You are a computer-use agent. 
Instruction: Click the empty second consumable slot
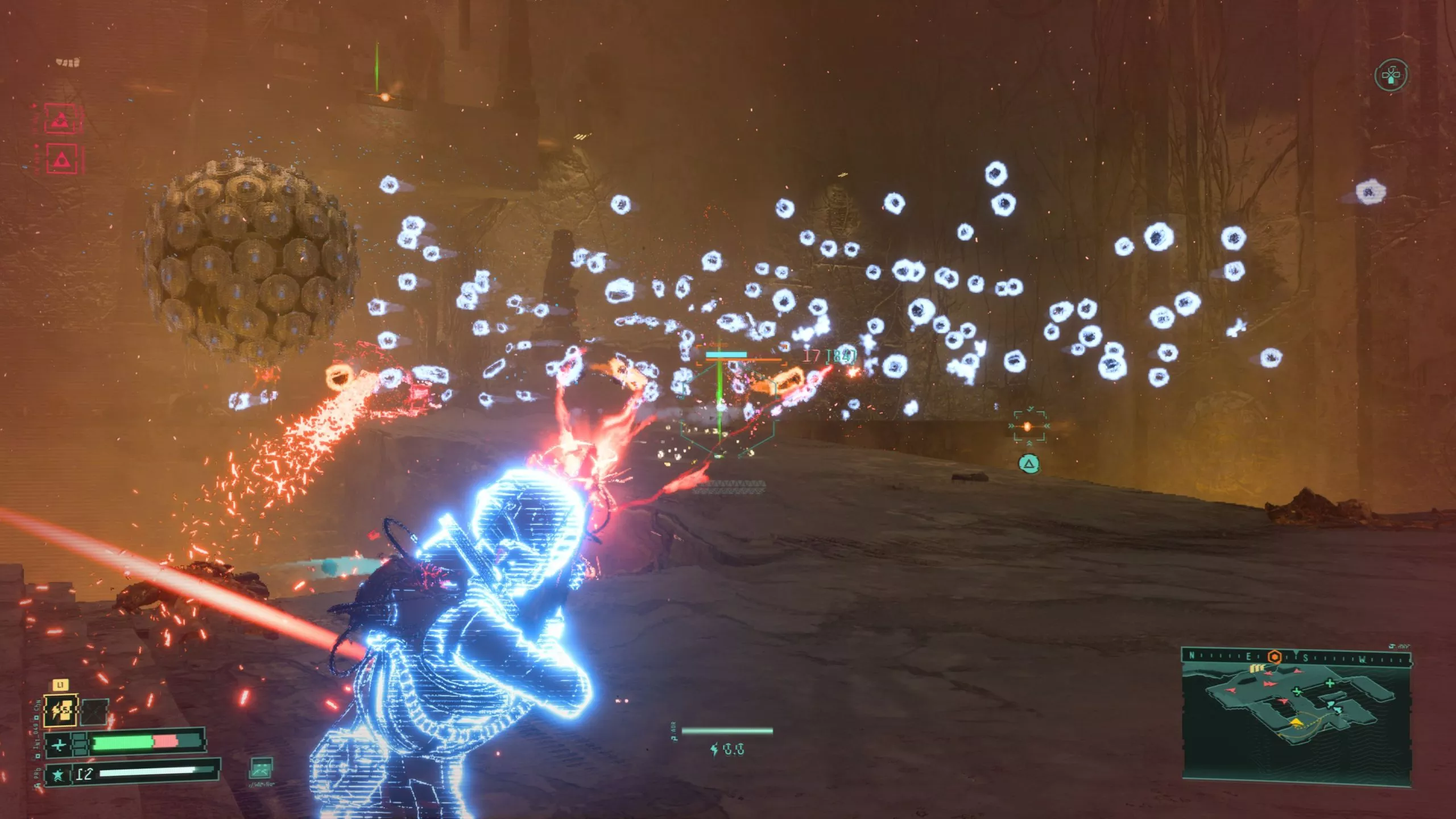[94, 712]
